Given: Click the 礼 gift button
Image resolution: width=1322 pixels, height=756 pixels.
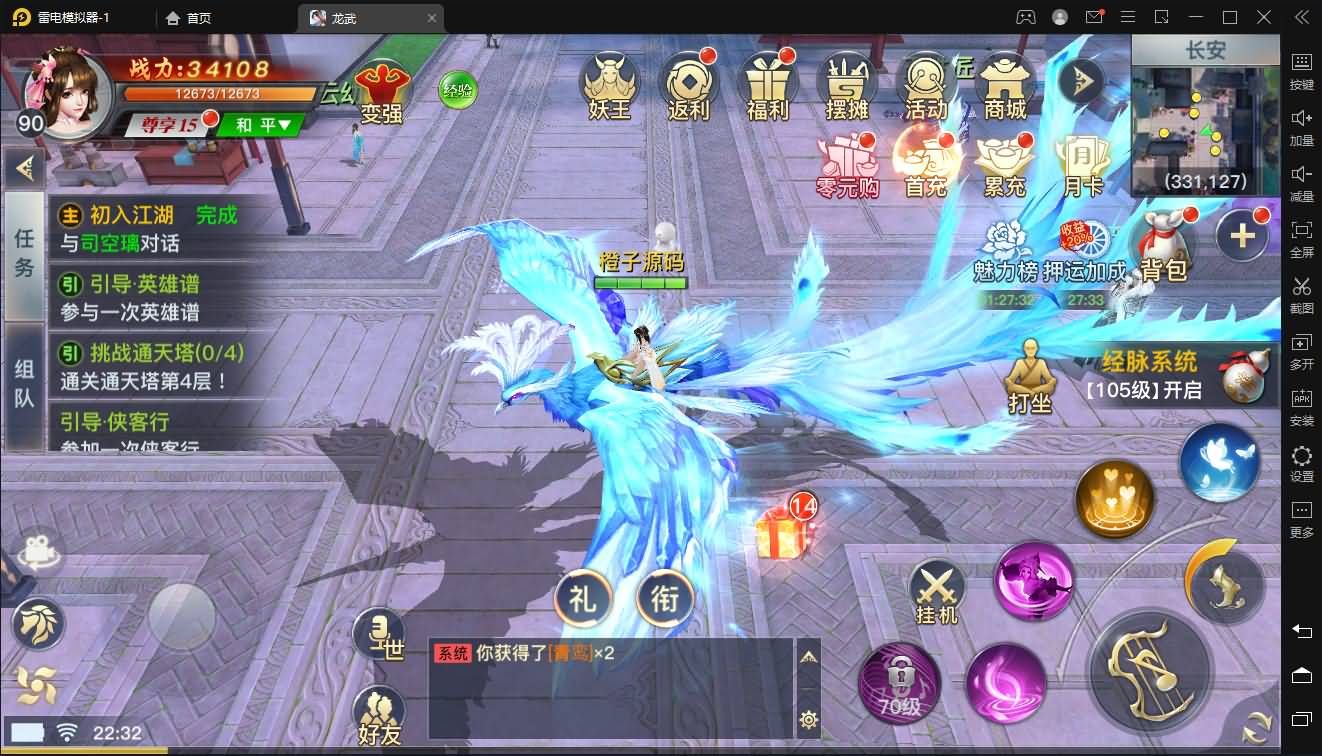Looking at the screenshot, I should pyautogui.click(x=582, y=599).
